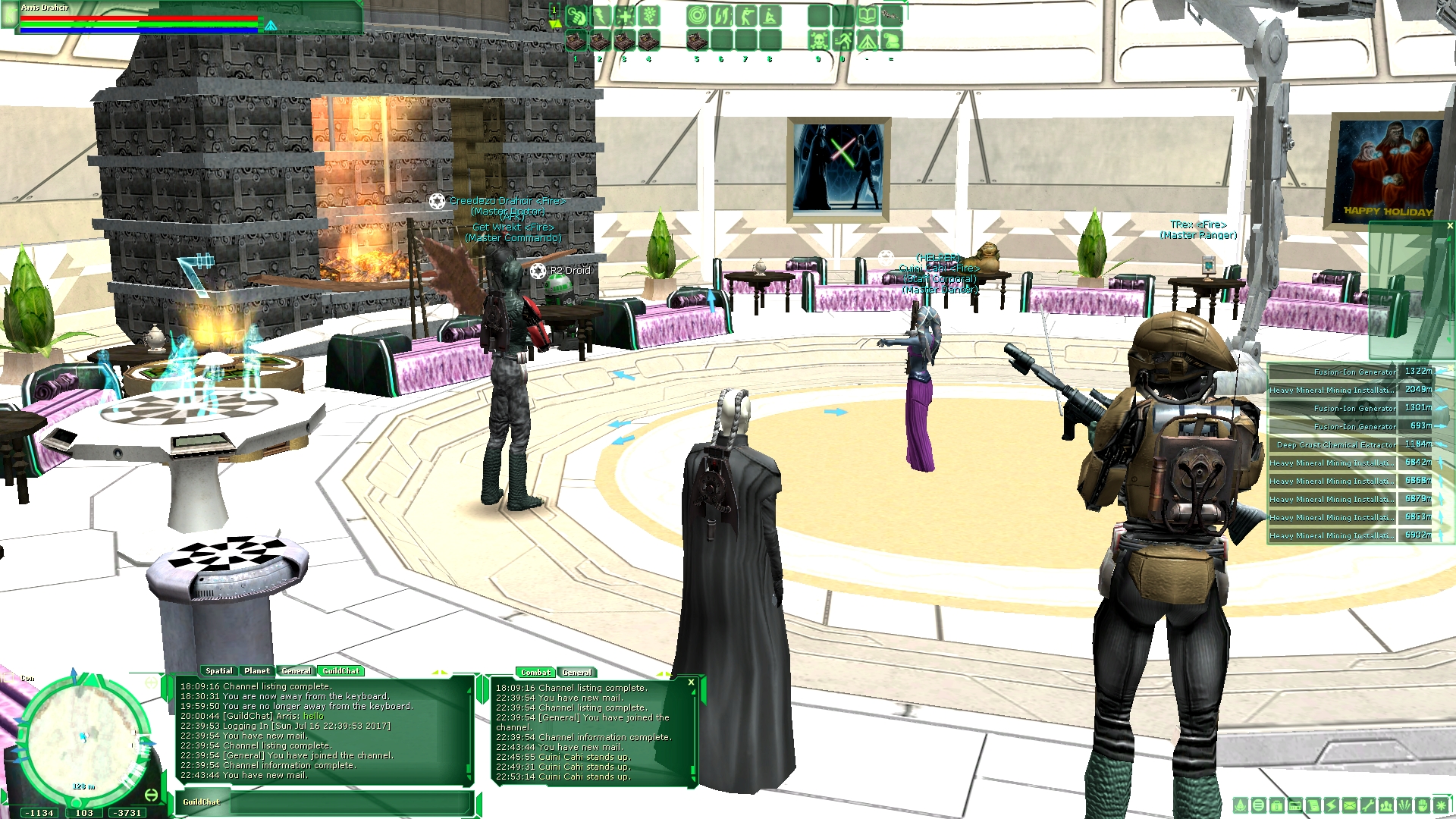Open your inventory with the briefcase icon
This screenshot has width=1456, height=819.
(x=1277, y=805)
